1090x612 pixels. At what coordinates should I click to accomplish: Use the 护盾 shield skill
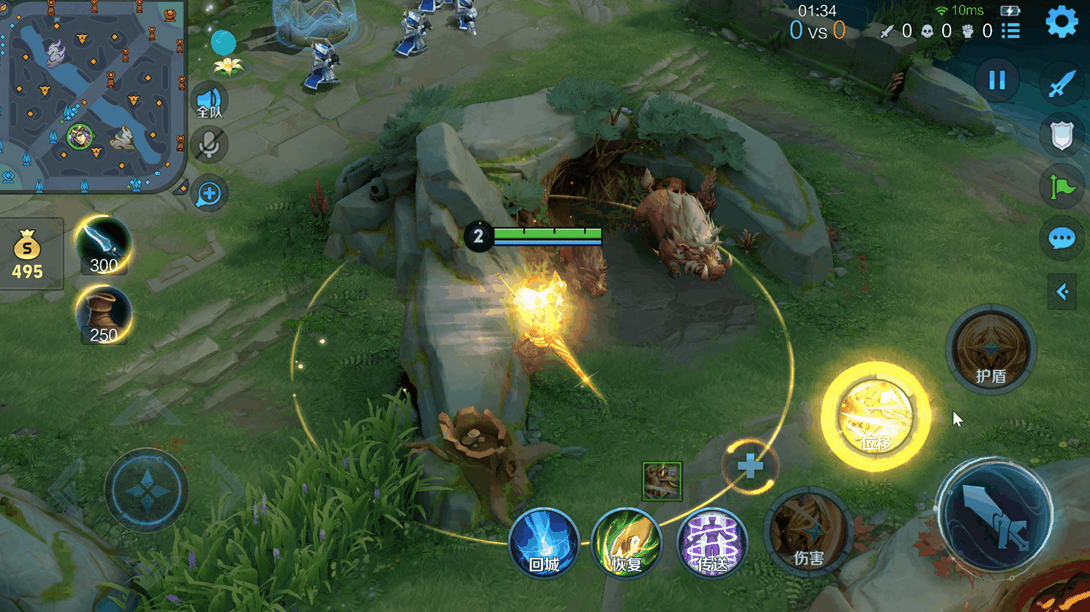990,350
